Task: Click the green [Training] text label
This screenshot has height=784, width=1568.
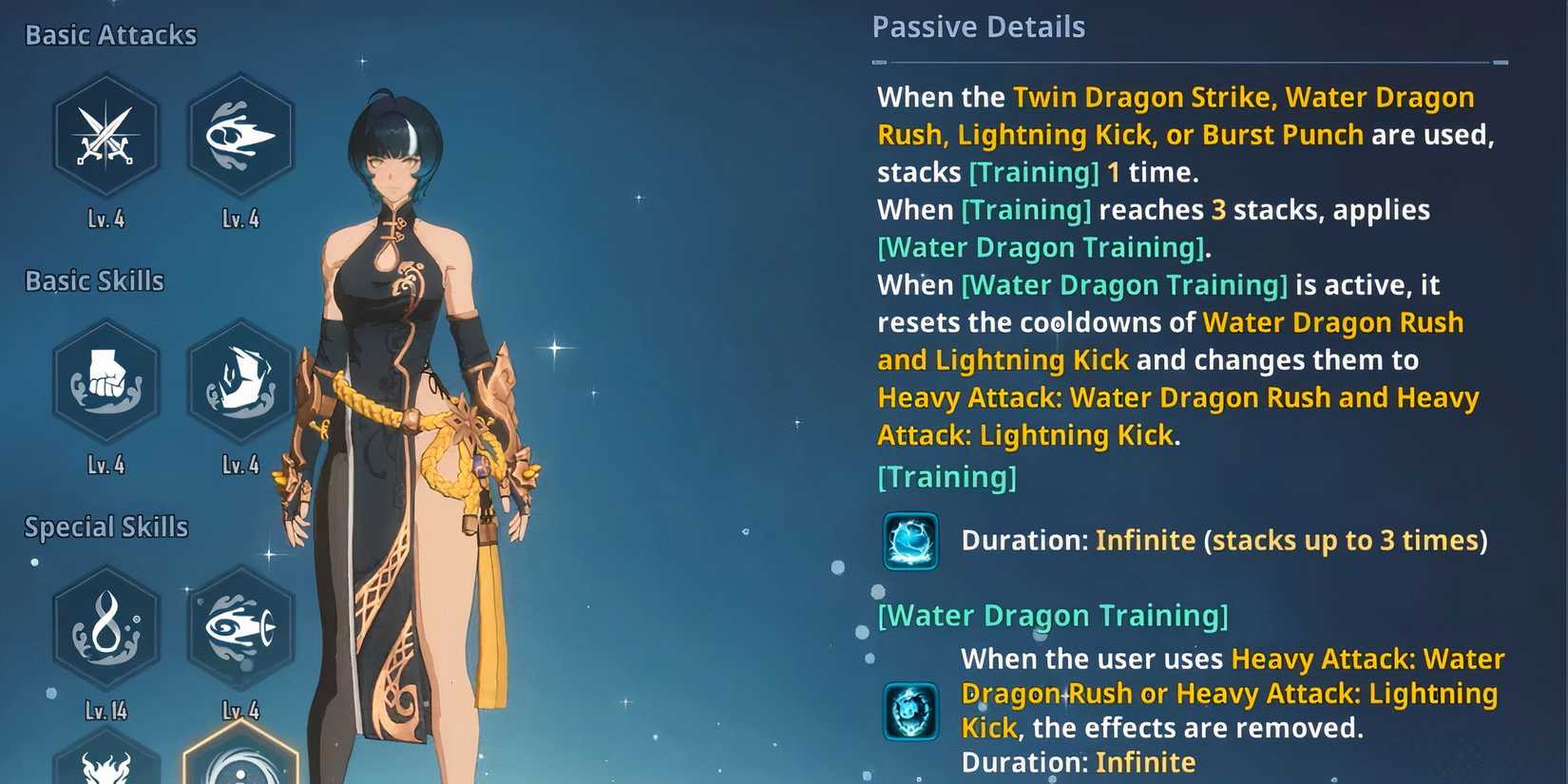Action: tap(947, 476)
